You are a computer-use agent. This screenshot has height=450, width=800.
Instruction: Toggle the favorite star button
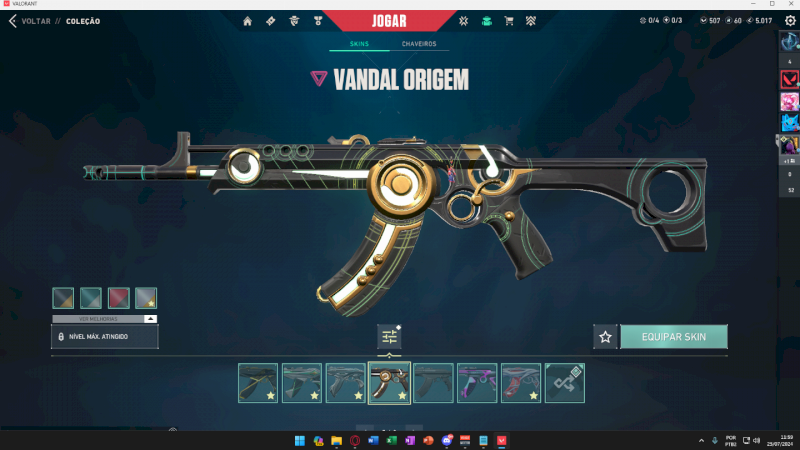point(605,337)
